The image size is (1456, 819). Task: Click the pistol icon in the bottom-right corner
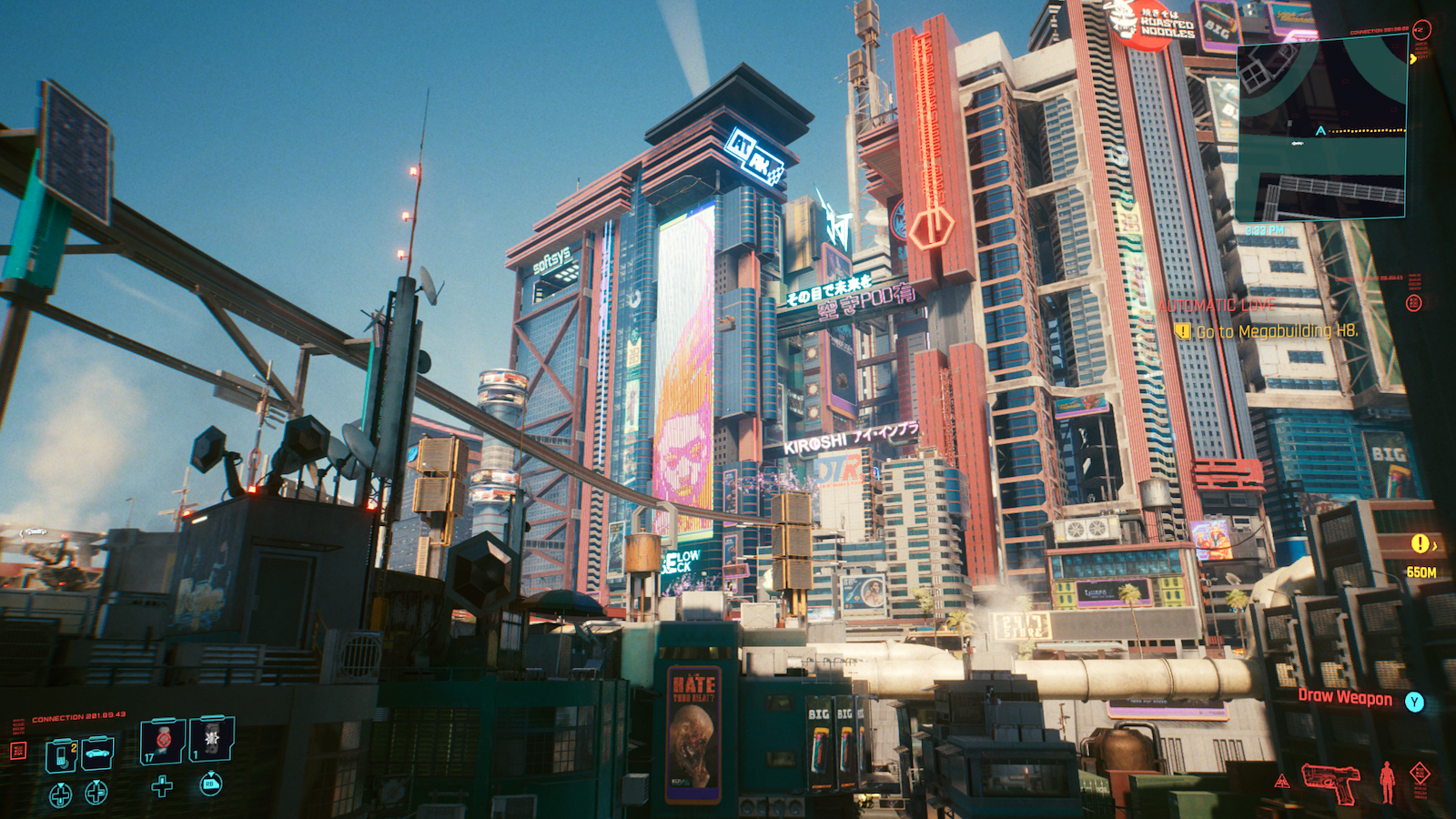click(x=1331, y=781)
